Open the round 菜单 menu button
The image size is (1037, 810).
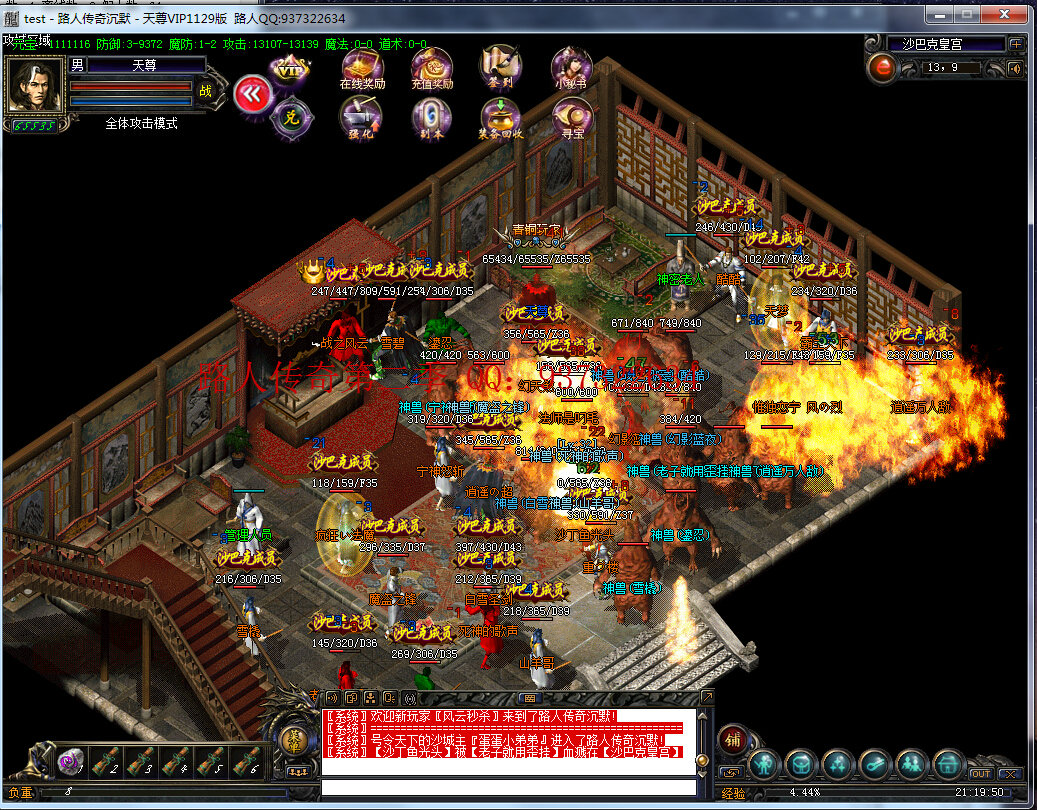(294, 741)
